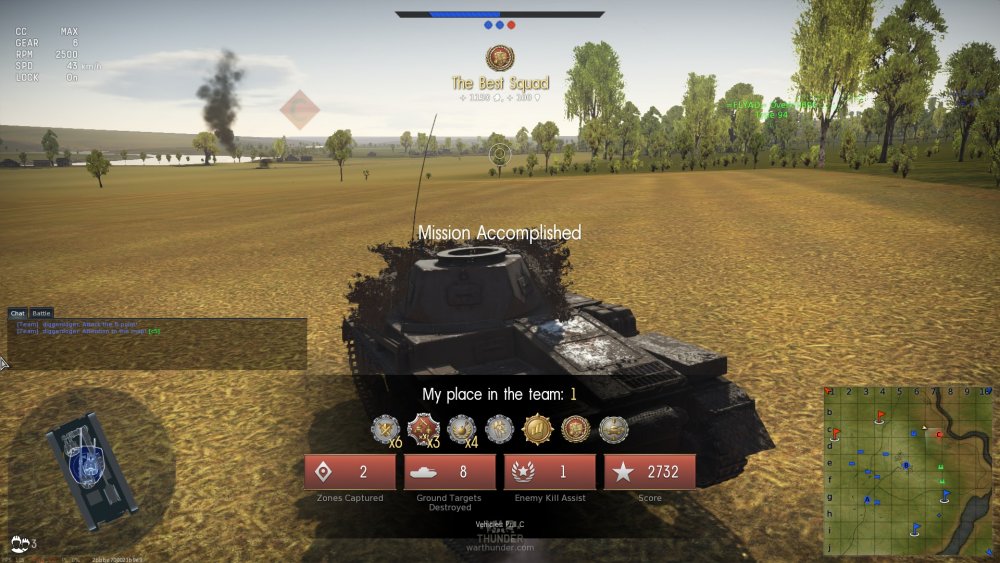Choose the award medal marked x4
The image size is (1000, 563).
click(461, 429)
